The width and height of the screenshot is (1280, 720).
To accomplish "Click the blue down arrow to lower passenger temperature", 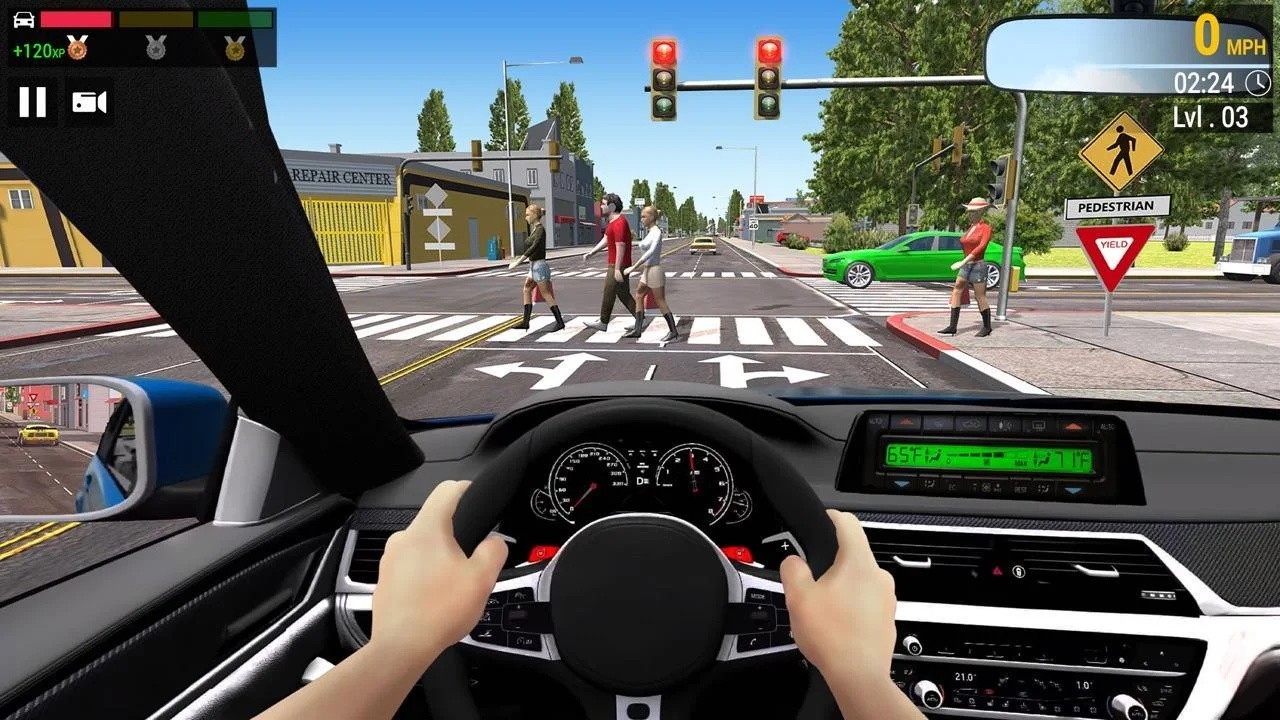I will (1071, 489).
